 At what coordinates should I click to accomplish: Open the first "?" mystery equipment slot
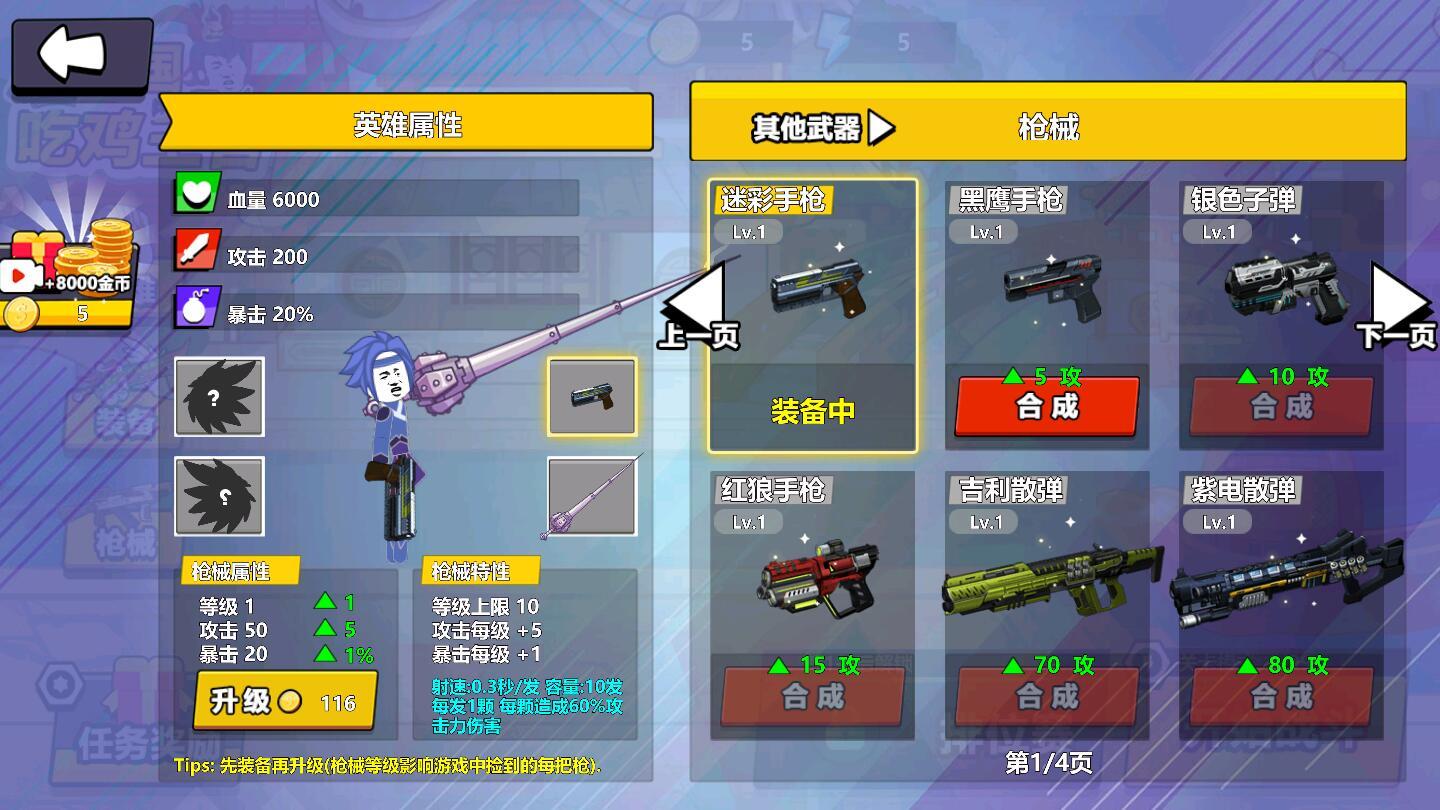point(219,398)
